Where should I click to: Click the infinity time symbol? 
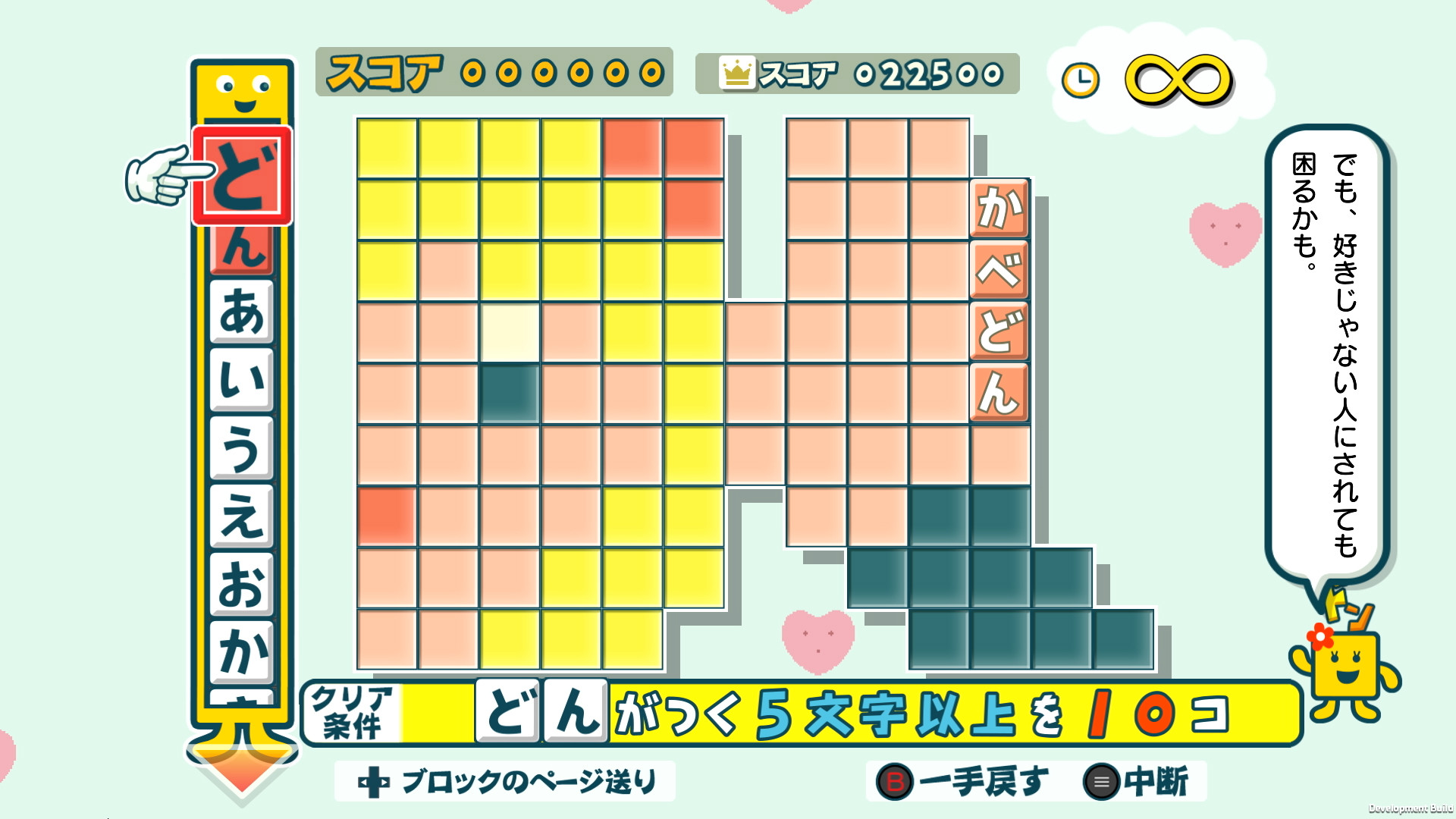tap(1176, 78)
